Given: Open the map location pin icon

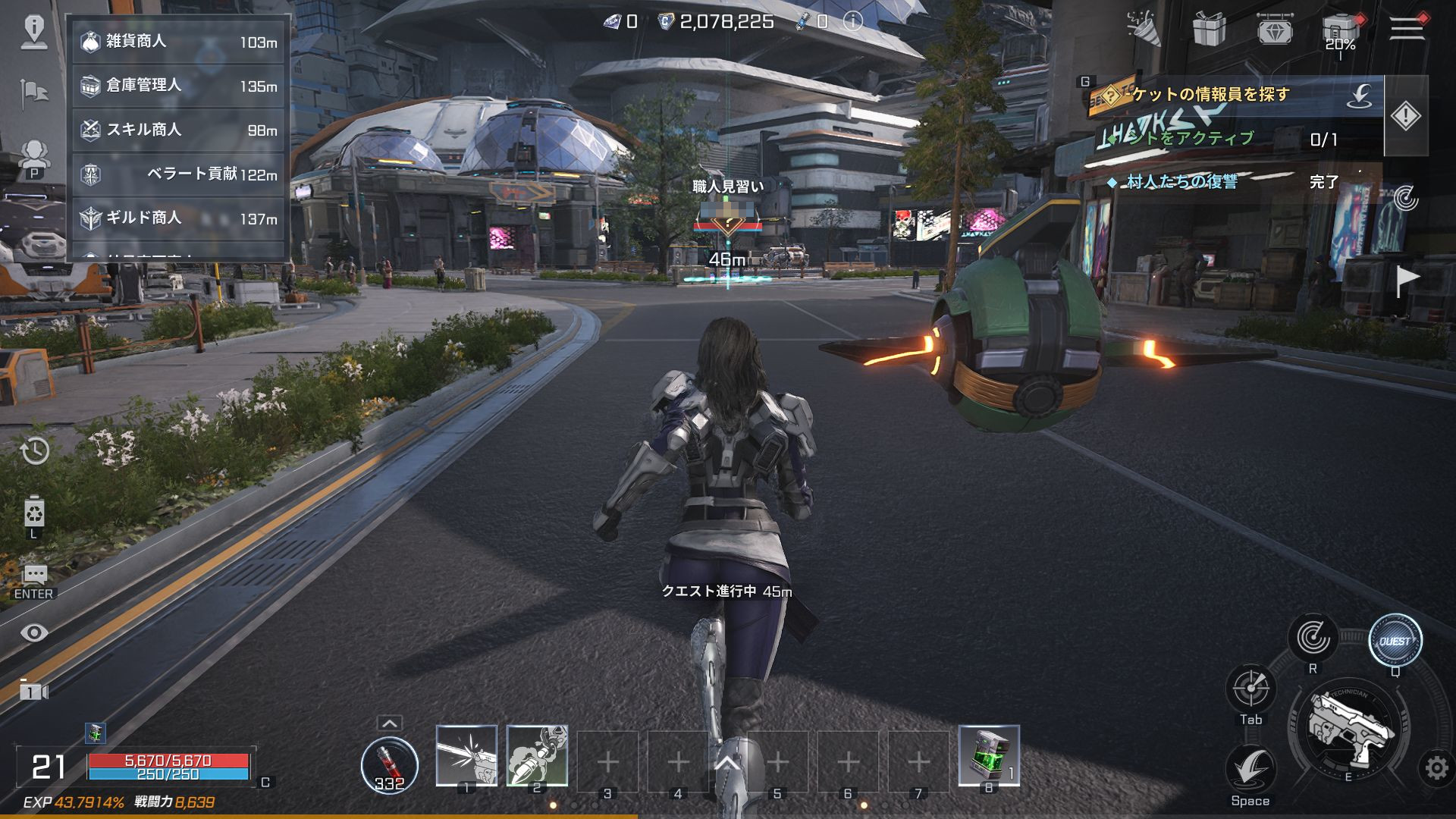Looking at the screenshot, I should [x=35, y=30].
